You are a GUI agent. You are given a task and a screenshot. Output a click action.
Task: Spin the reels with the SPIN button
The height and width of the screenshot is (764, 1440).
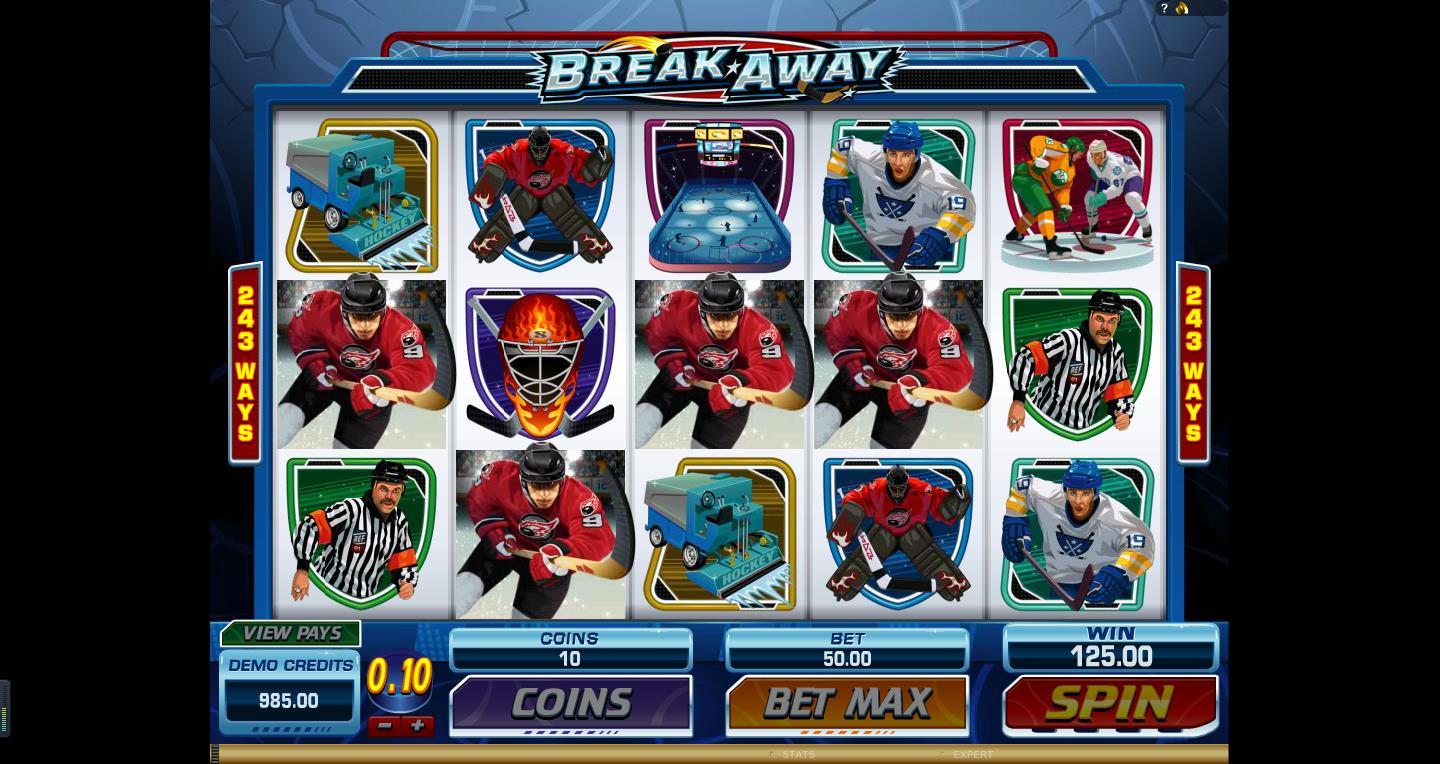[1110, 704]
